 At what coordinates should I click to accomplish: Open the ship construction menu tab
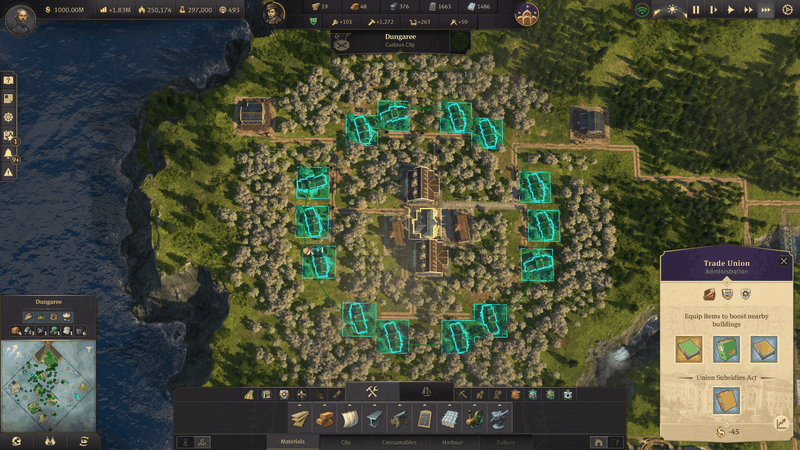427,391
